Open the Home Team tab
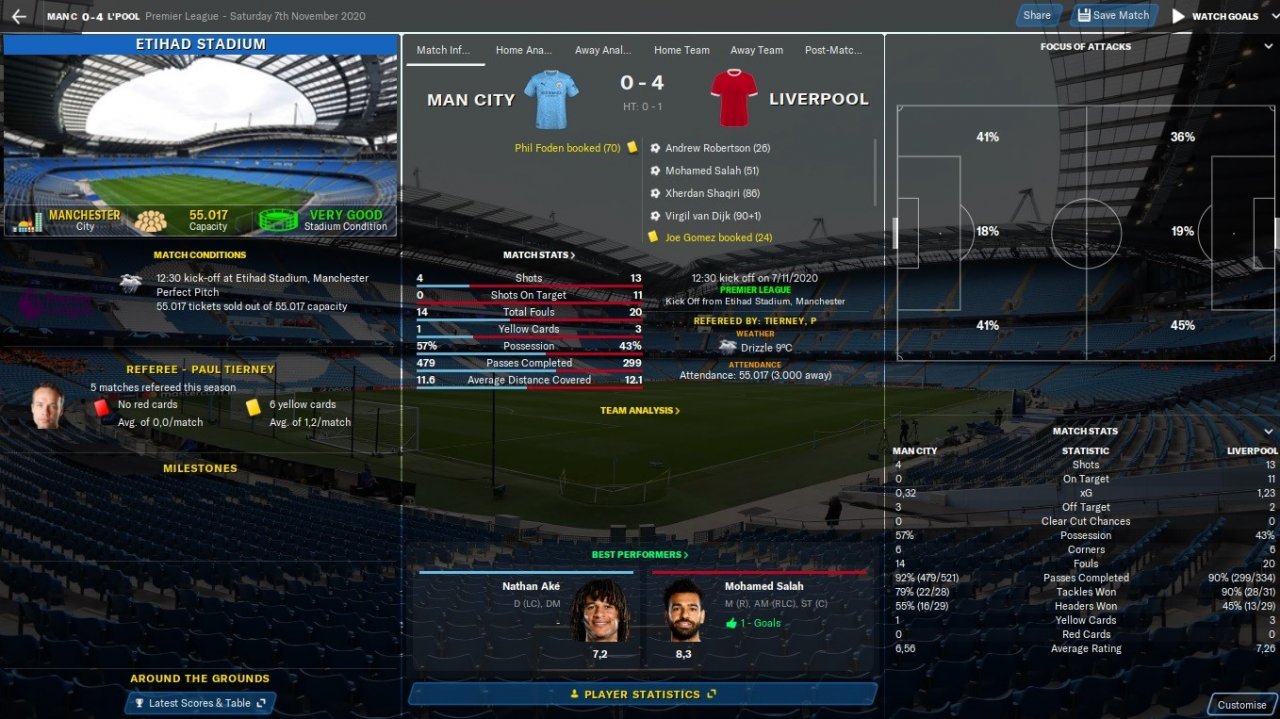1280x719 pixels. click(681, 50)
